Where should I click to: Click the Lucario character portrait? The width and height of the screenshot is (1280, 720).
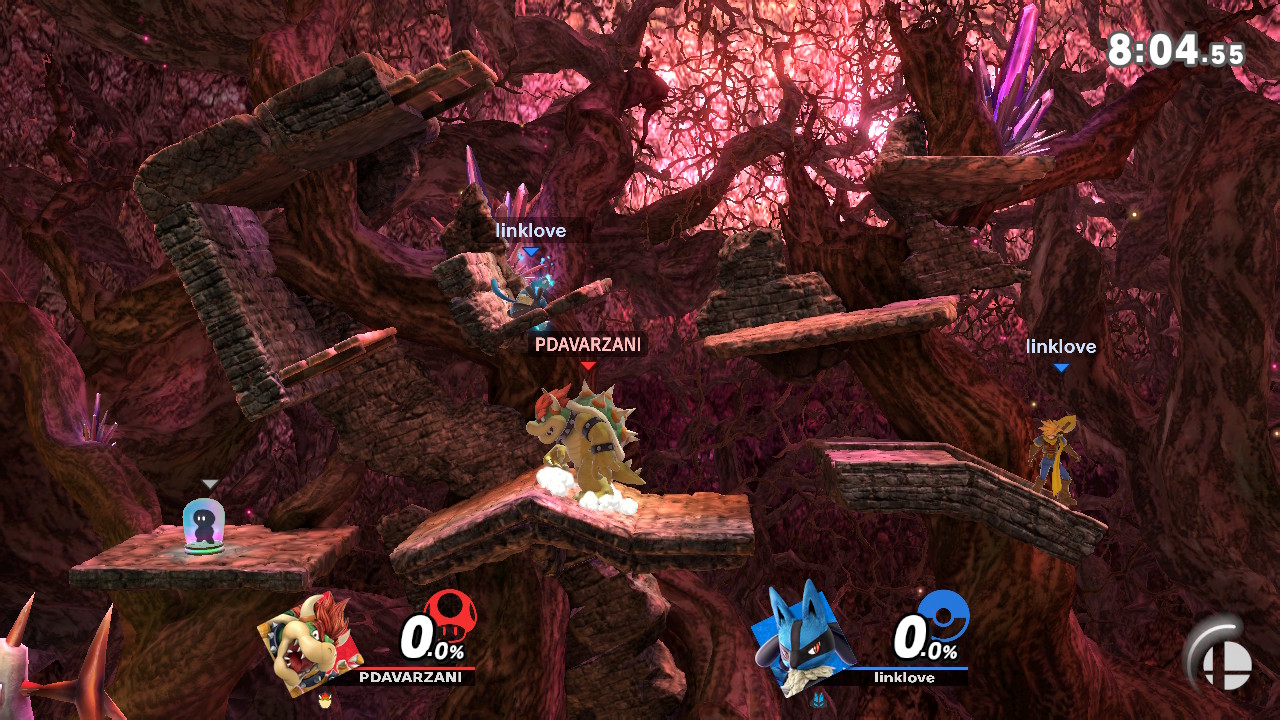coord(800,645)
